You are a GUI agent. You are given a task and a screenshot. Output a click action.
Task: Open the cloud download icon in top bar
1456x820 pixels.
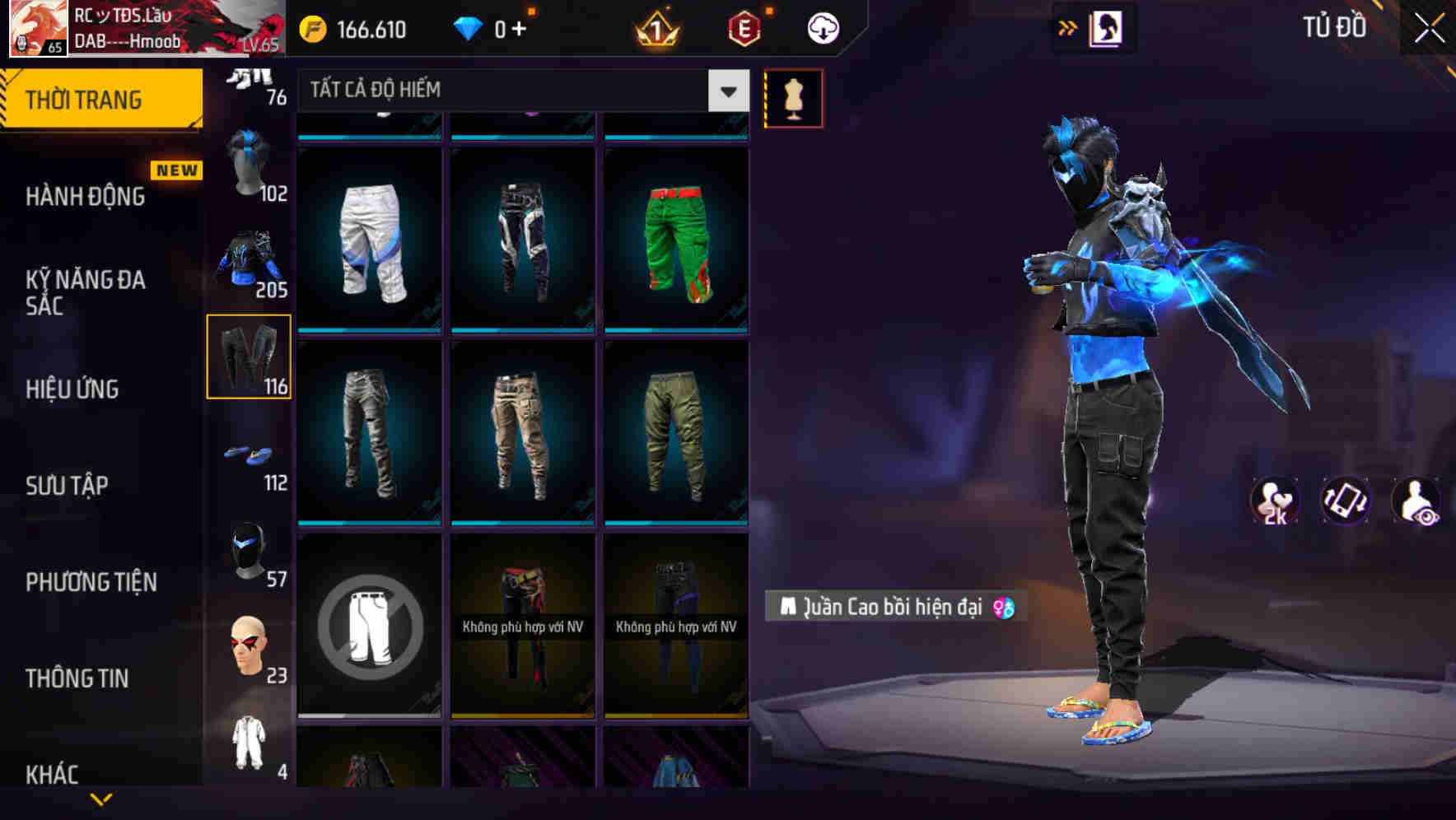[x=822, y=27]
